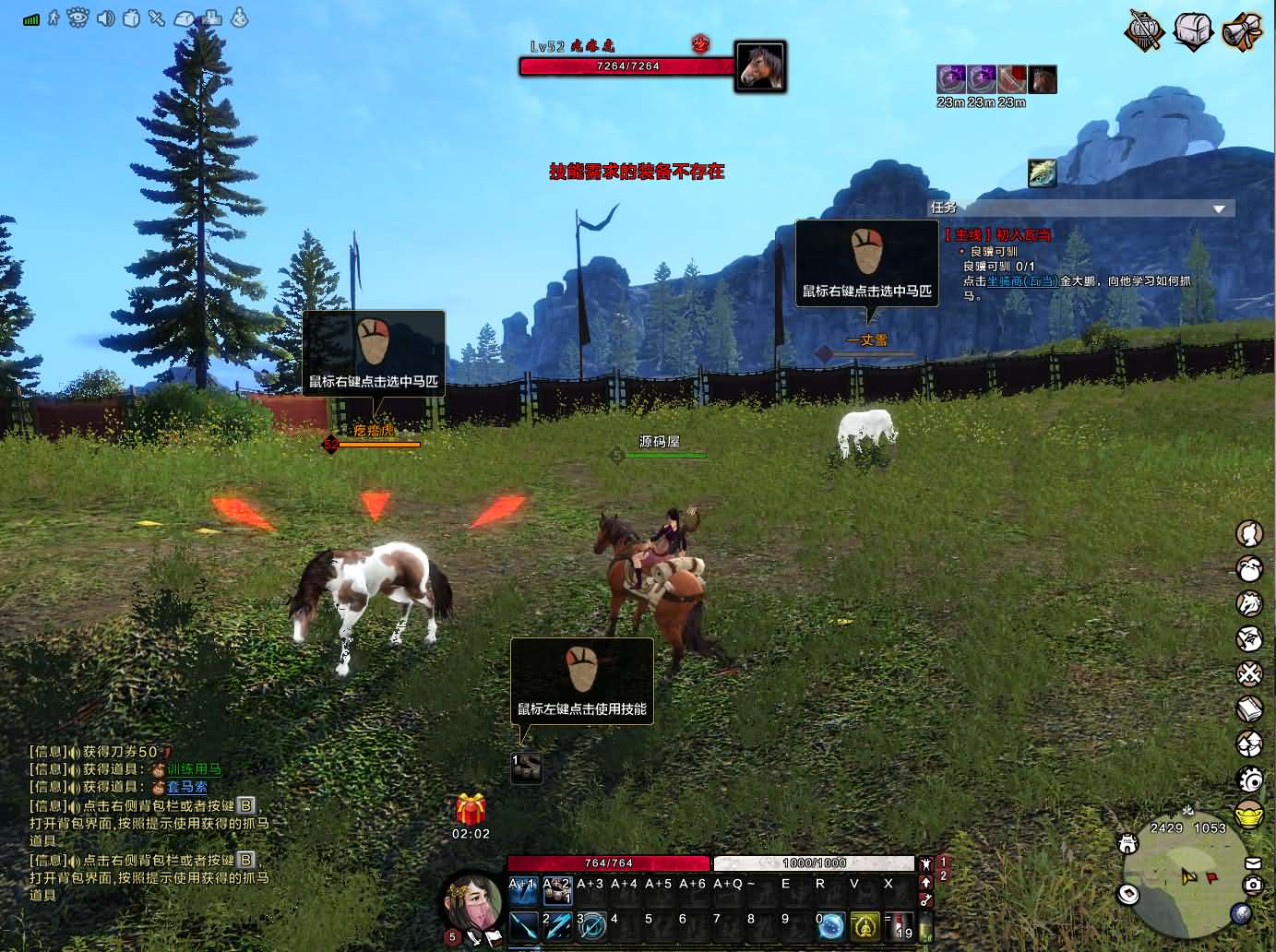Open the gear settings icon
The height and width of the screenshot is (952, 1276).
coord(1249,780)
